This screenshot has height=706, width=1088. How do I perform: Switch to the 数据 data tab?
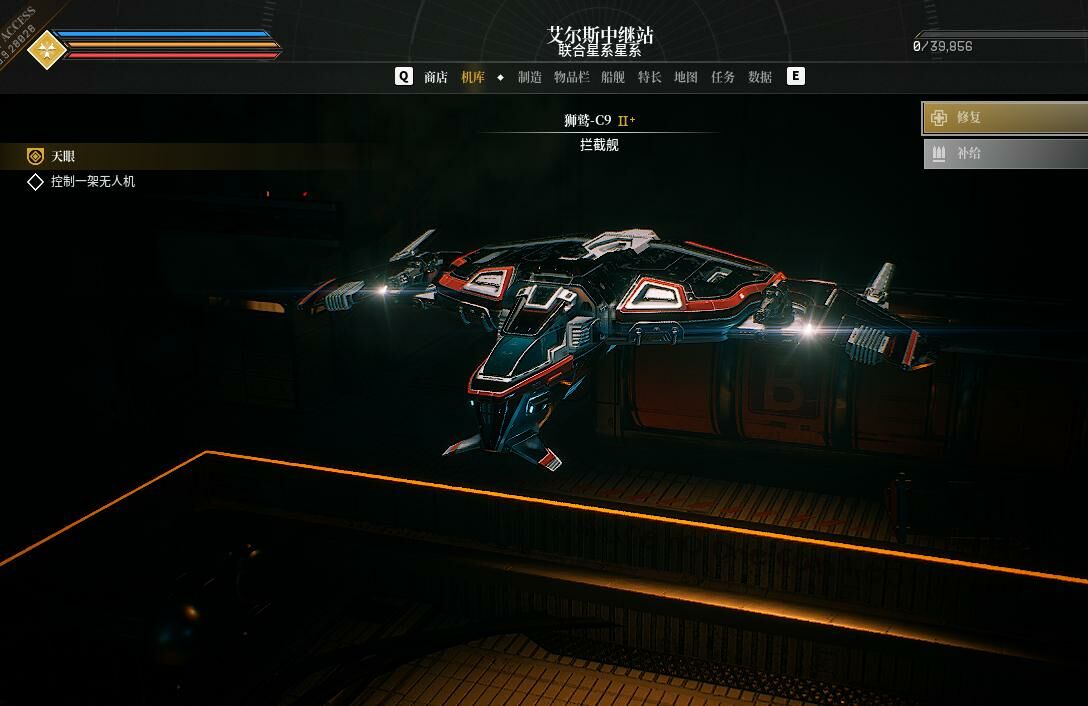[x=760, y=77]
